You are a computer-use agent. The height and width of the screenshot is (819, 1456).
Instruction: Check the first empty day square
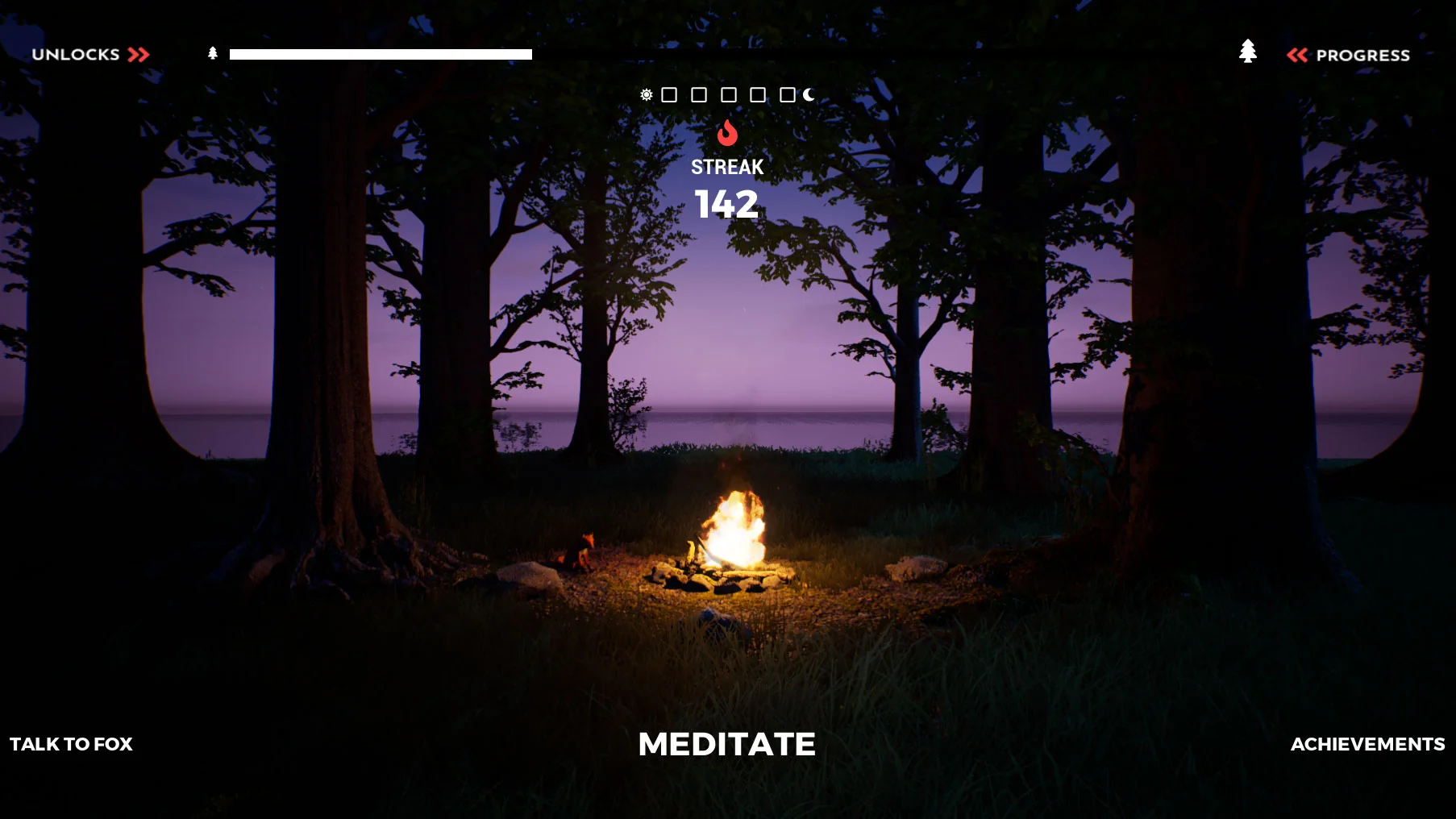click(668, 95)
